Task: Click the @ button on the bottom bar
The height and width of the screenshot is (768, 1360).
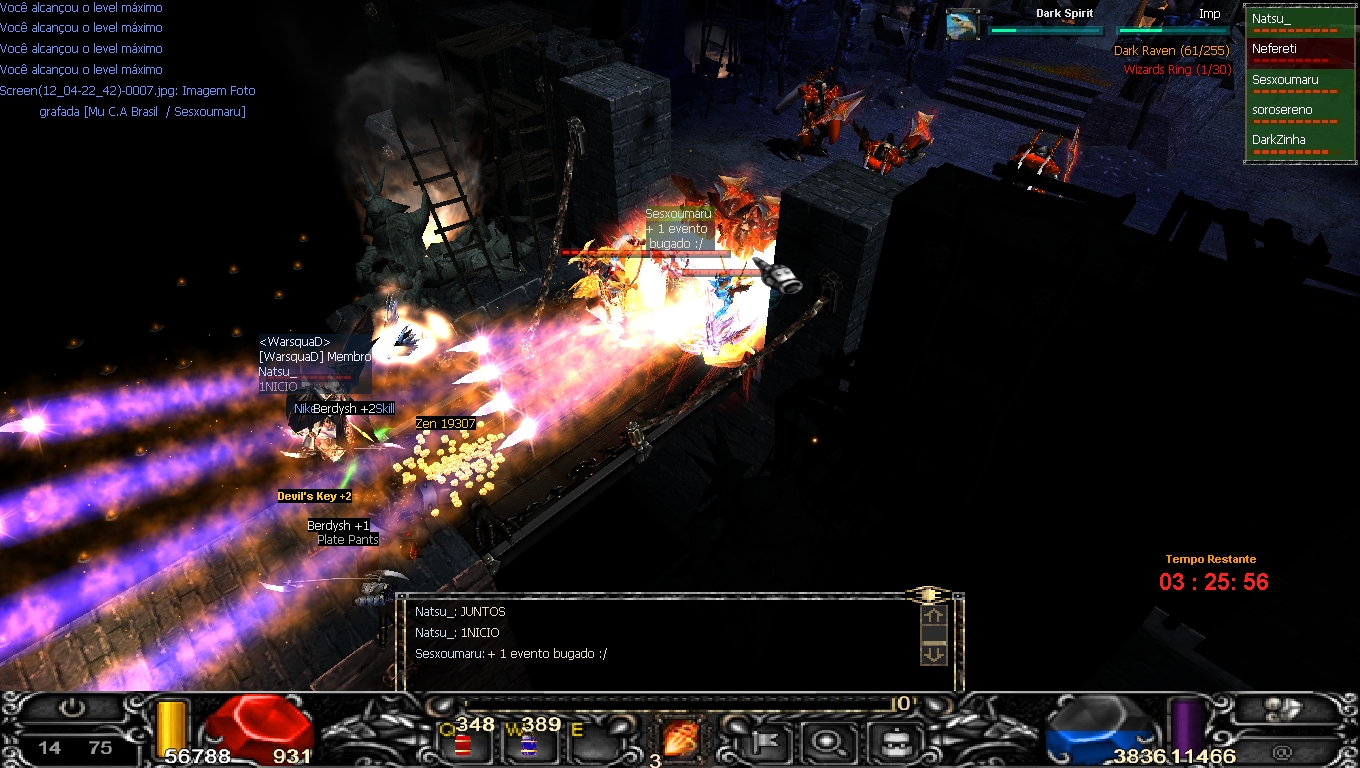Action: pyautogui.click(x=1283, y=751)
